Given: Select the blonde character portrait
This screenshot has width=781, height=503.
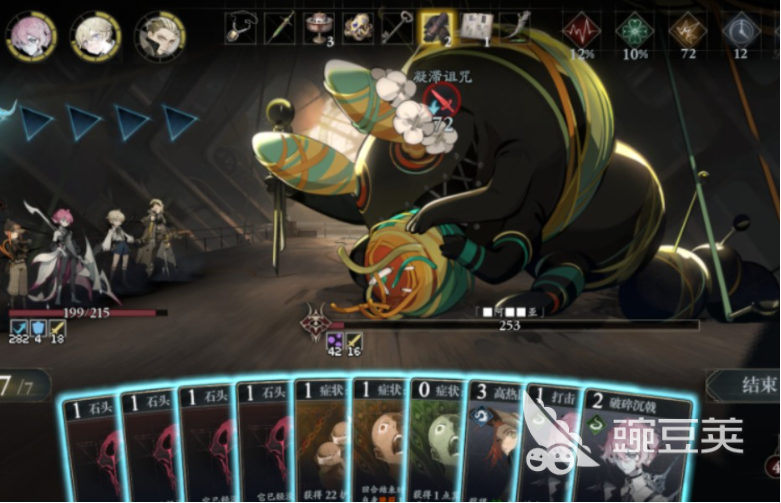Looking at the screenshot, I should (x=96, y=35).
